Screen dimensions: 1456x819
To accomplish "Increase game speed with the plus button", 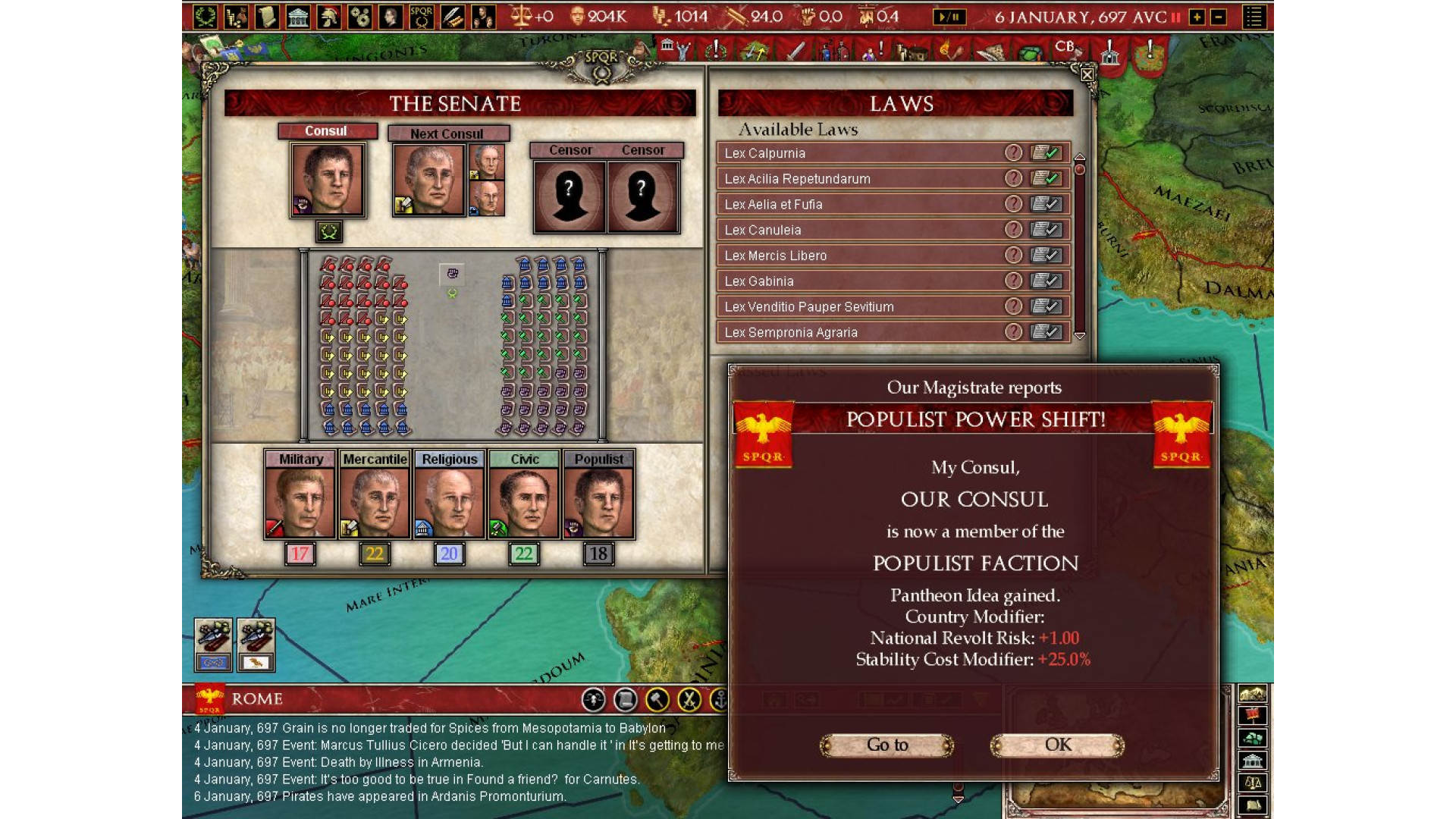I will click(x=1197, y=17).
